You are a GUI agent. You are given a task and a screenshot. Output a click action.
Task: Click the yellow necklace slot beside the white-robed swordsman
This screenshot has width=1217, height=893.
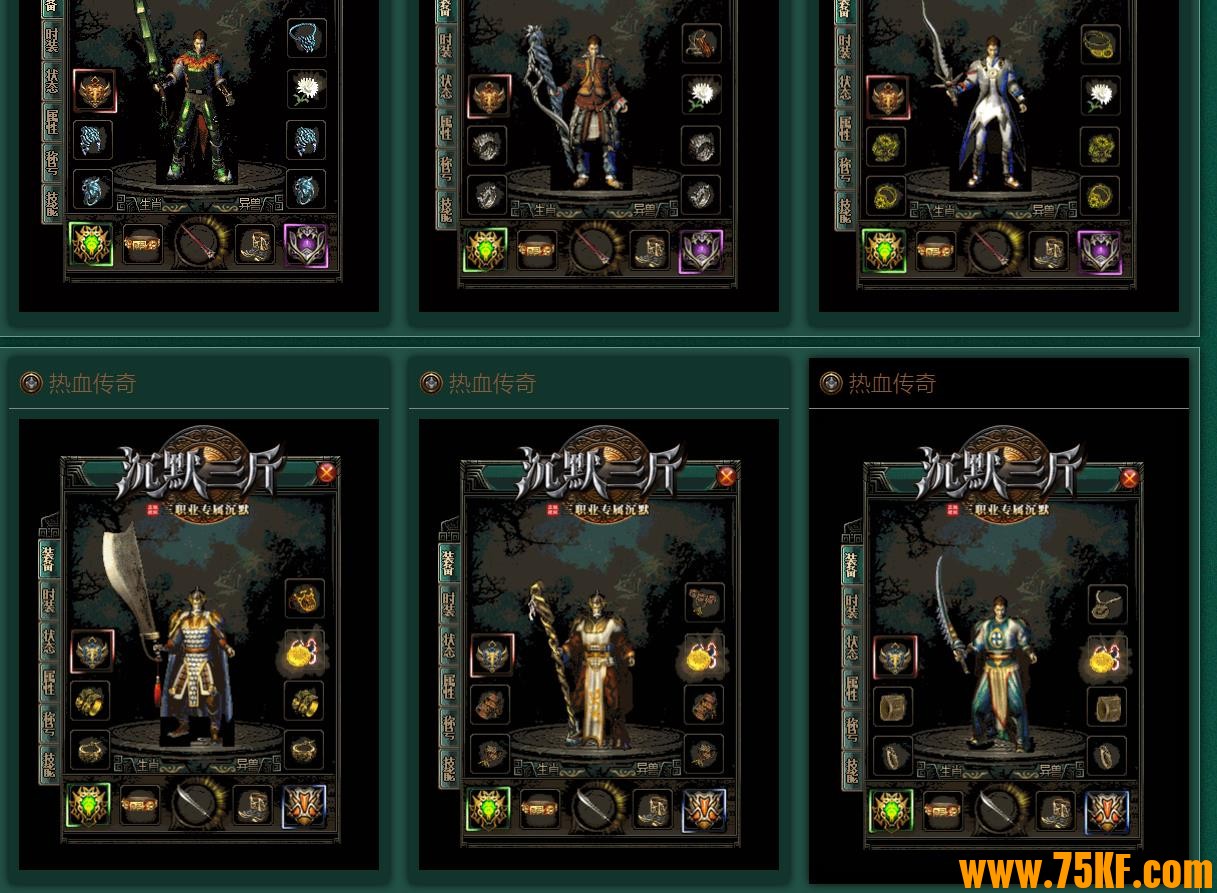click(x=1100, y=45)
